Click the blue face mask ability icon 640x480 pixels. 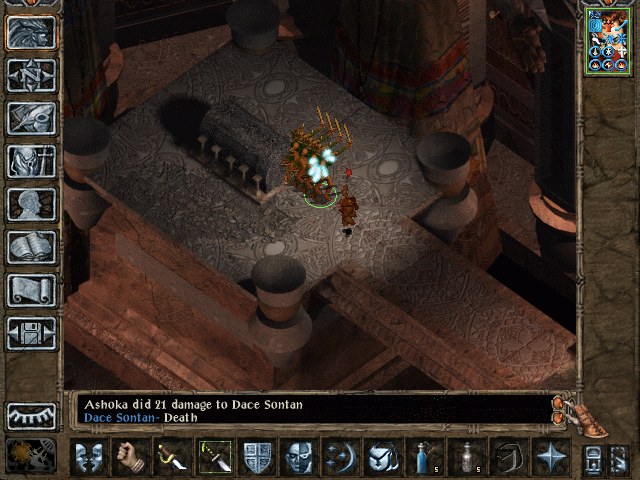click(299, 457)
